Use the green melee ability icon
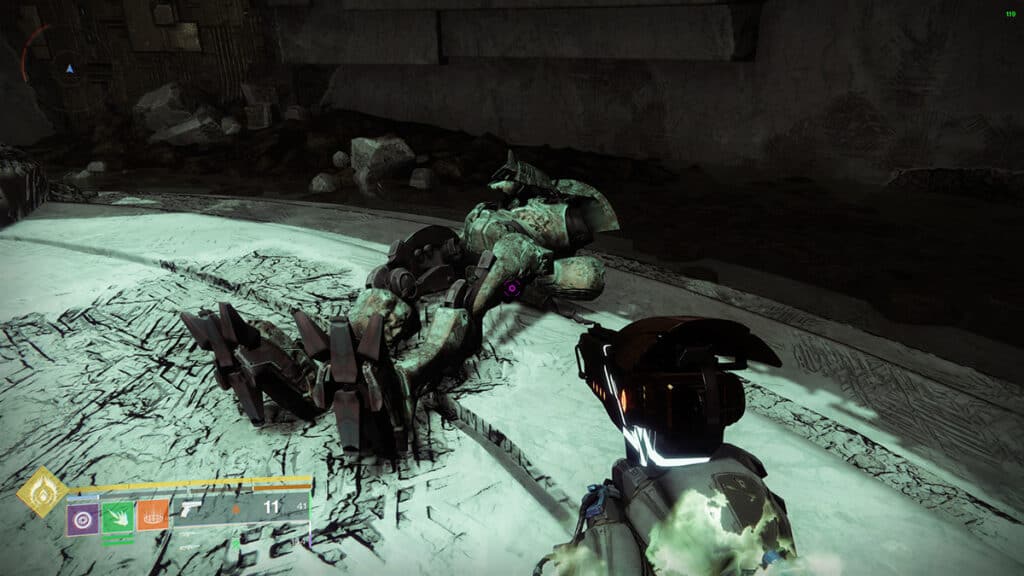The height and width of the screenshot is (576, 1024). [x=117, y=517]
